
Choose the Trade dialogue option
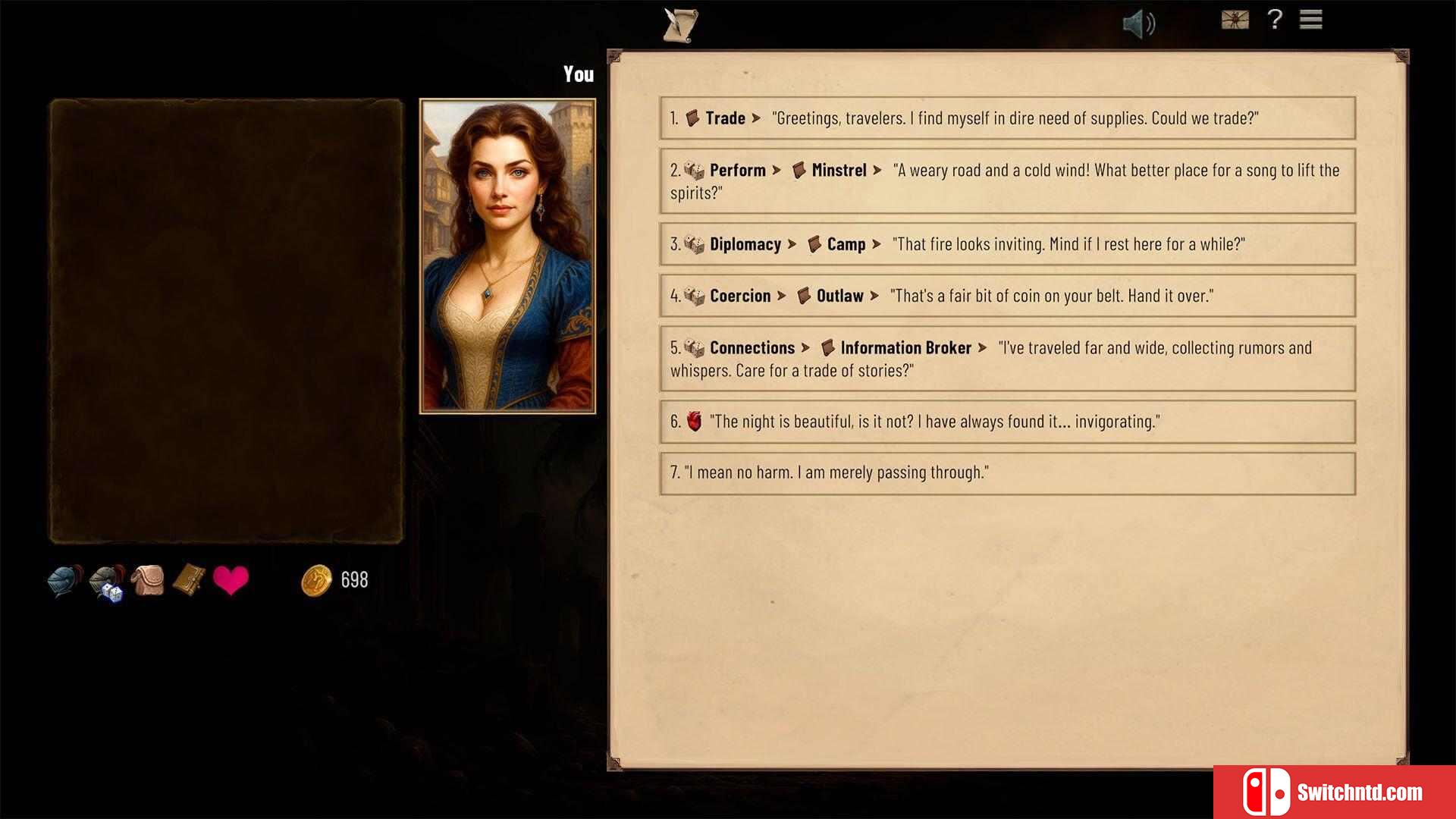coord(1007,118)
